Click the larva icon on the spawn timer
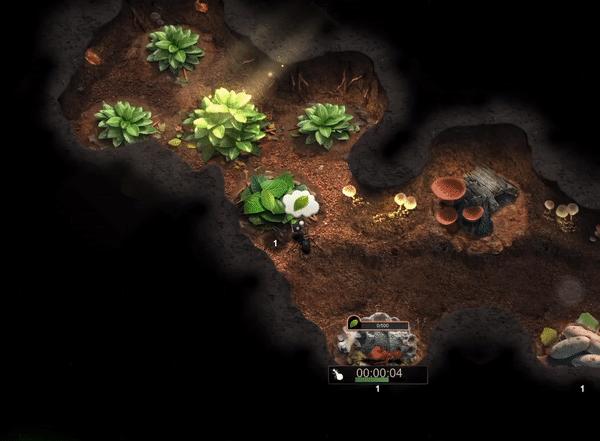600x441 pixels. 340,375
